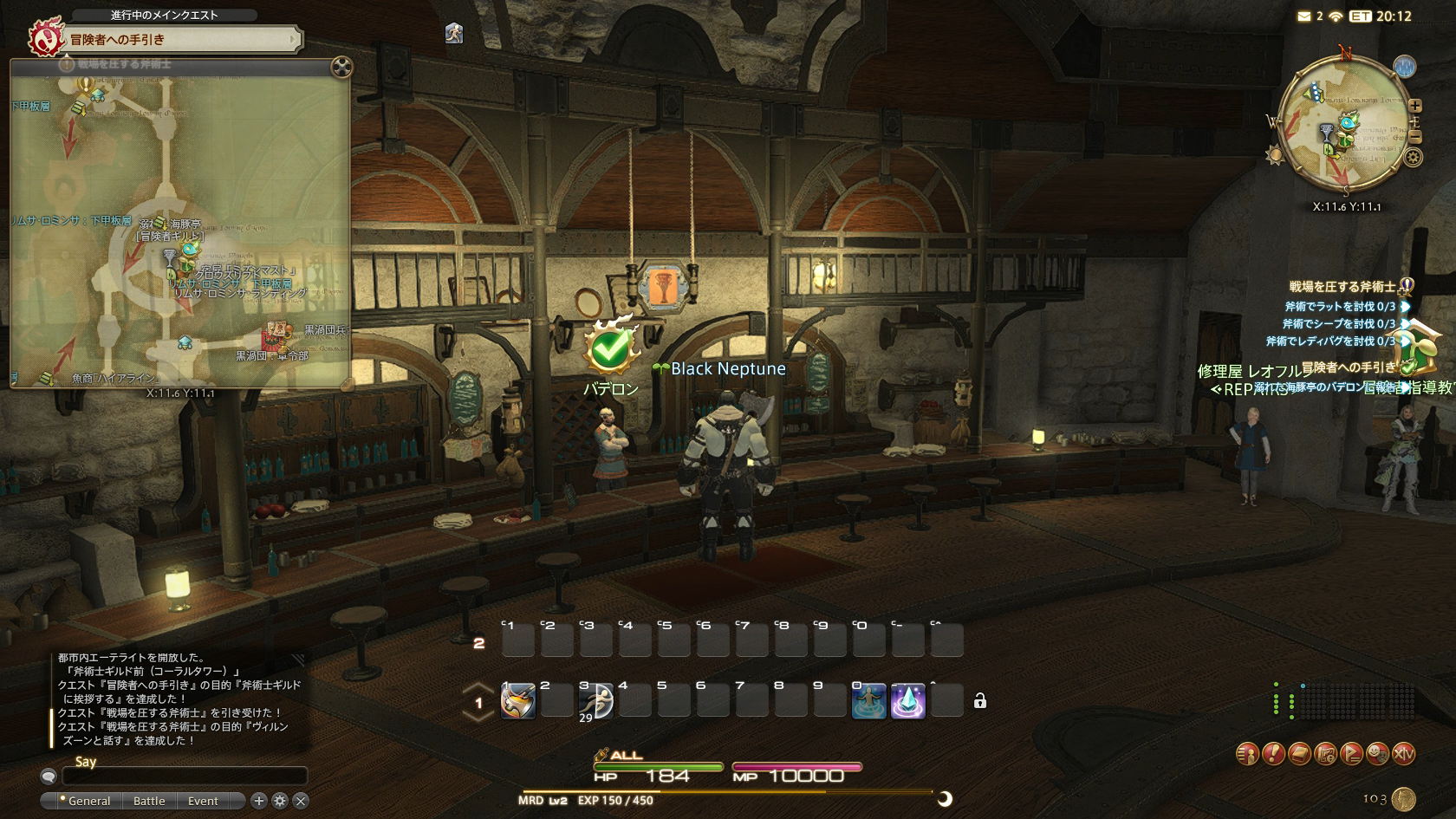Zoom in the minimap with plus button
Screen dimensions: 1456x819
click(1415, 106)
